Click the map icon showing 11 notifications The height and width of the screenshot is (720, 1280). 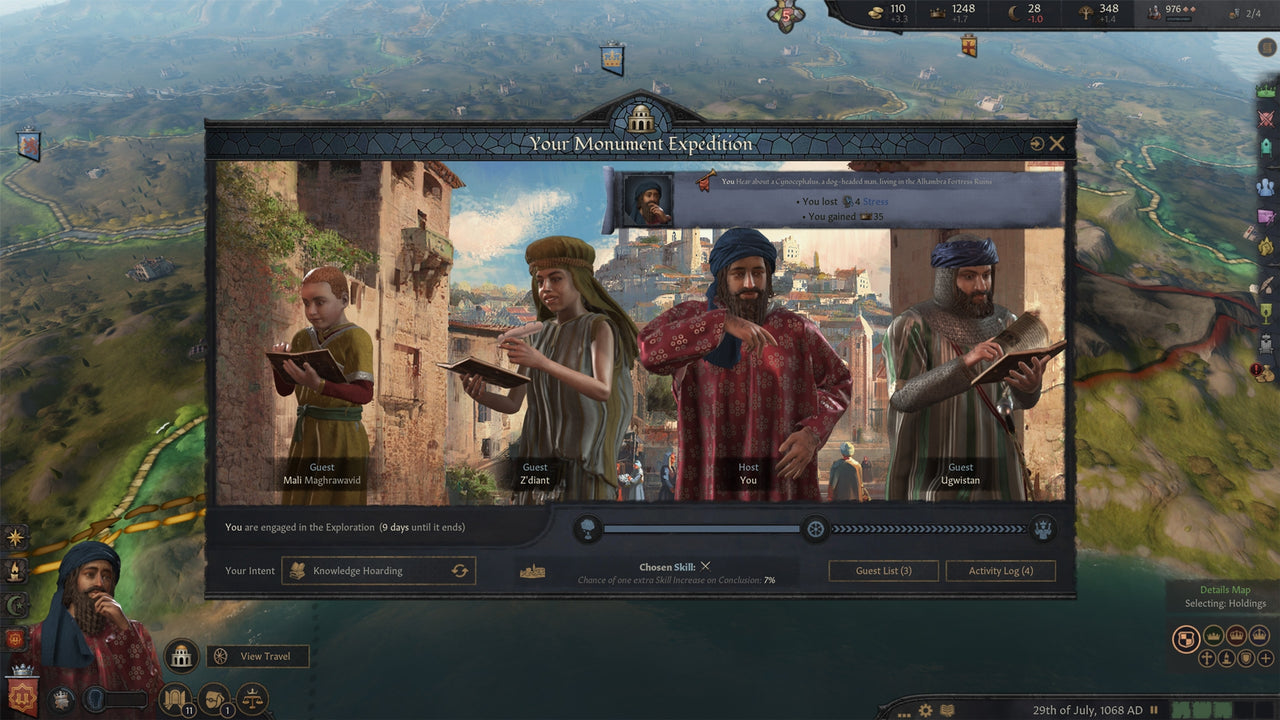click(x=176, y=699)
